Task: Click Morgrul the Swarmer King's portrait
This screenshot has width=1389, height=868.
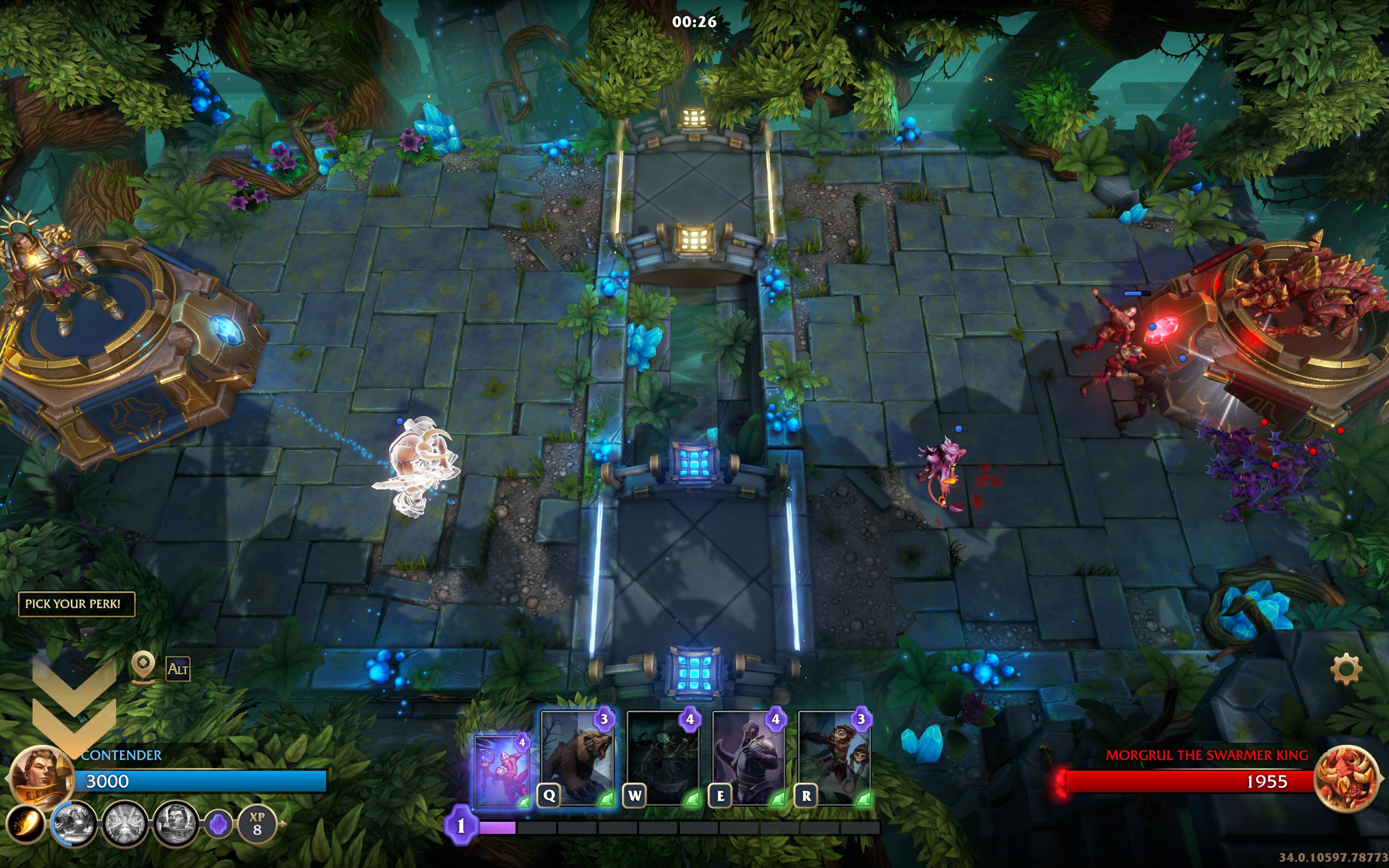Action: pos(1346,779)
